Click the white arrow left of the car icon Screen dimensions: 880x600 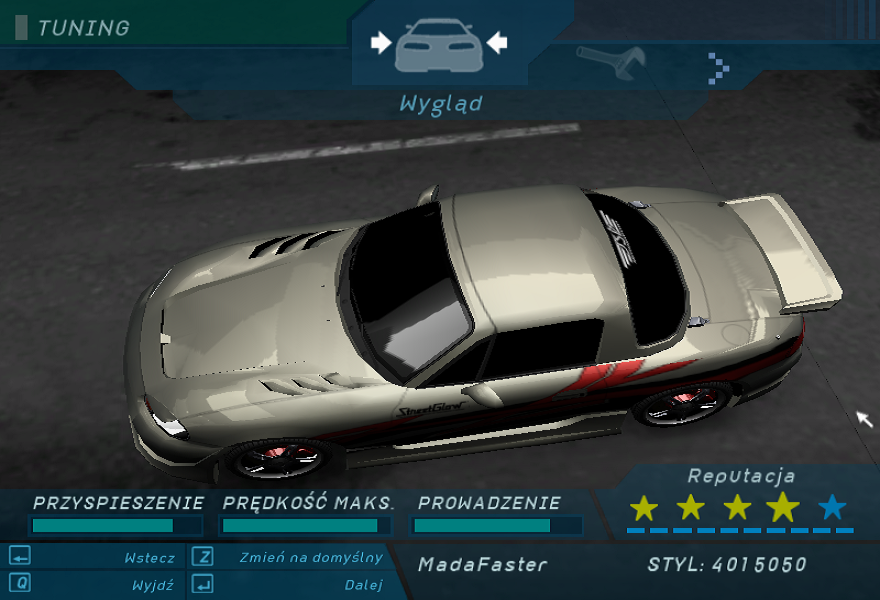click(x=381, y=43)
